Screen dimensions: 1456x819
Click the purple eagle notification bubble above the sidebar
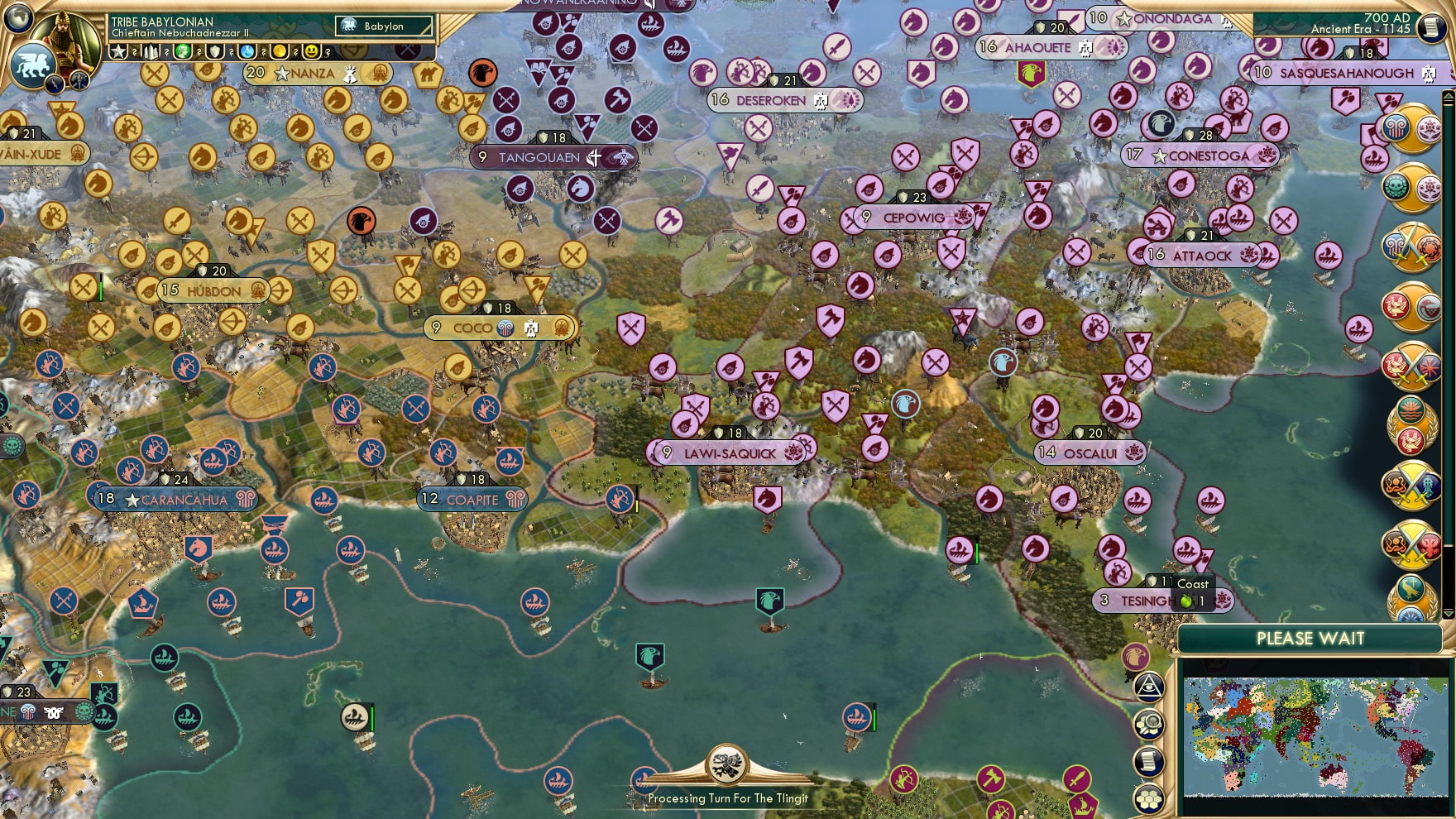1135,658
